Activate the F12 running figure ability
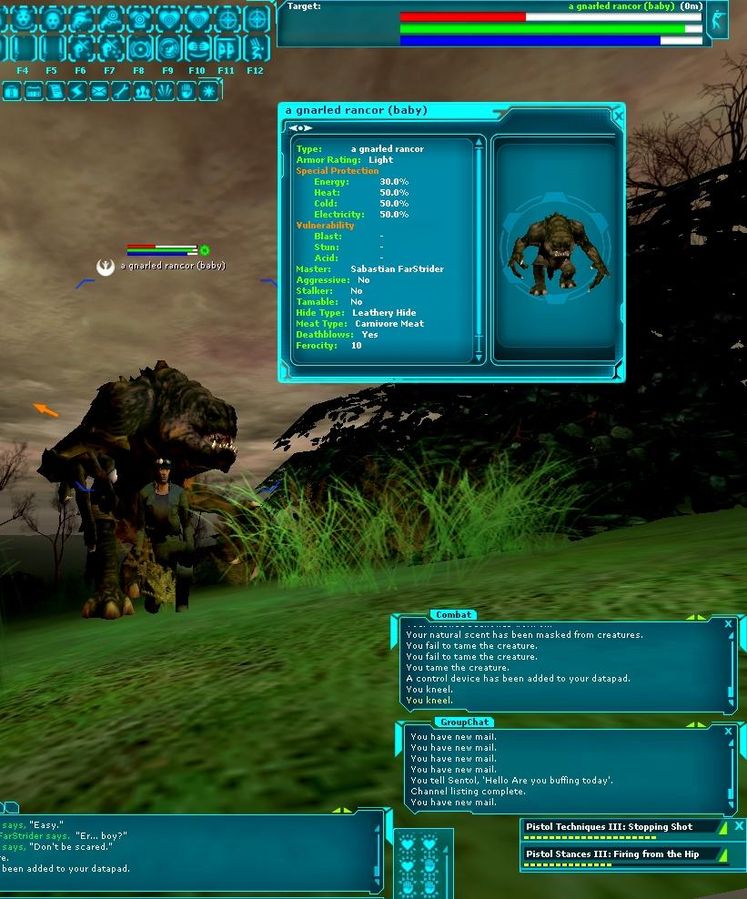 pyautogui.click(x=256, y=47)
